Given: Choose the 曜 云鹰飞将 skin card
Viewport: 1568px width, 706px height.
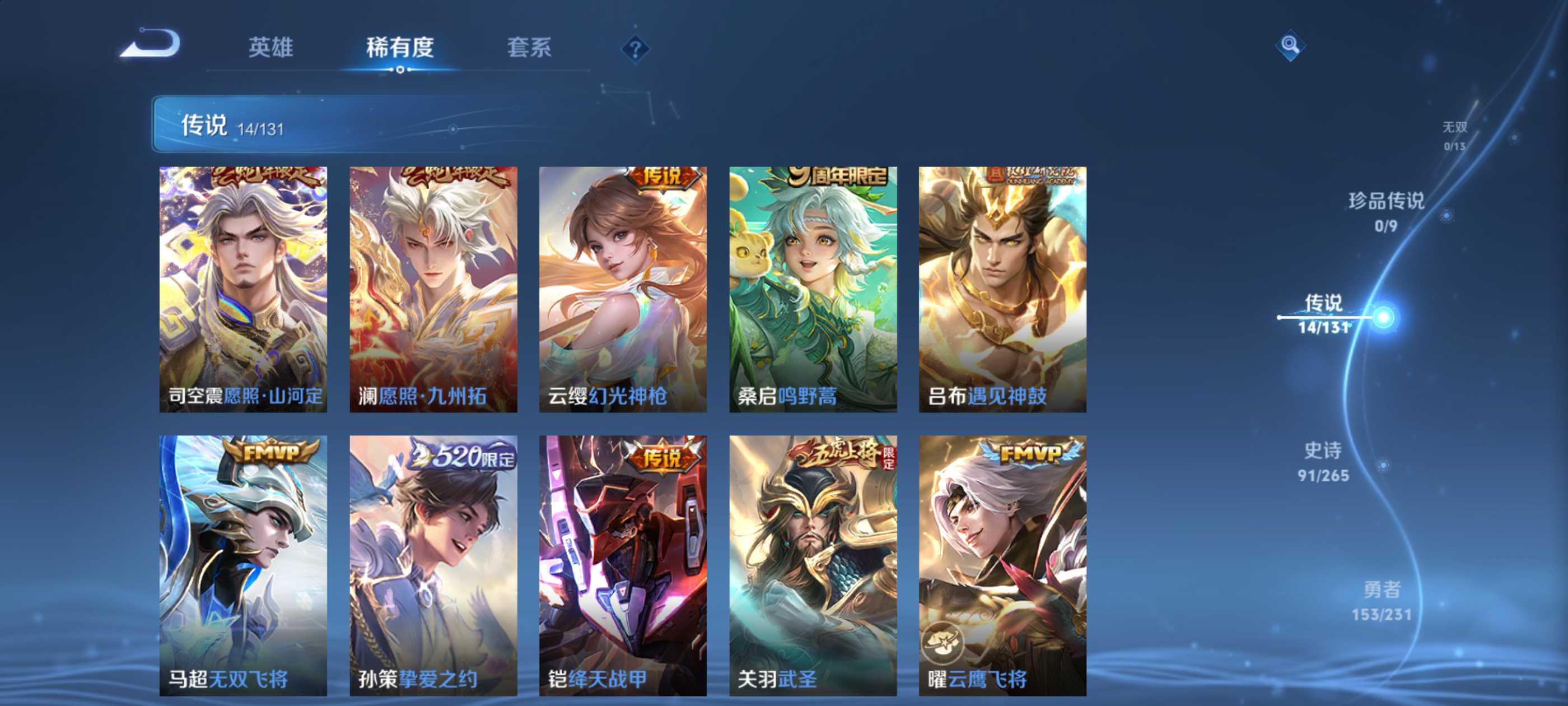Looking at the screenshot, I should [x=1002, y=565].
